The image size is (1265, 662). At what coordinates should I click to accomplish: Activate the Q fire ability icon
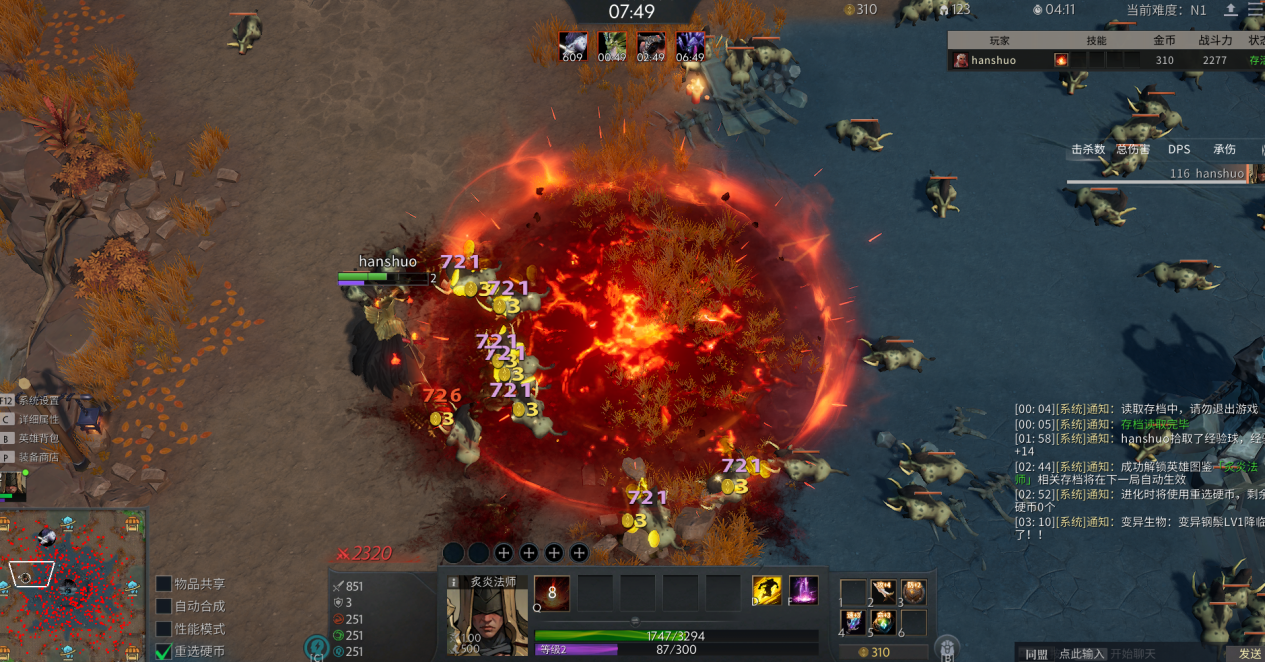click(551, 593)
